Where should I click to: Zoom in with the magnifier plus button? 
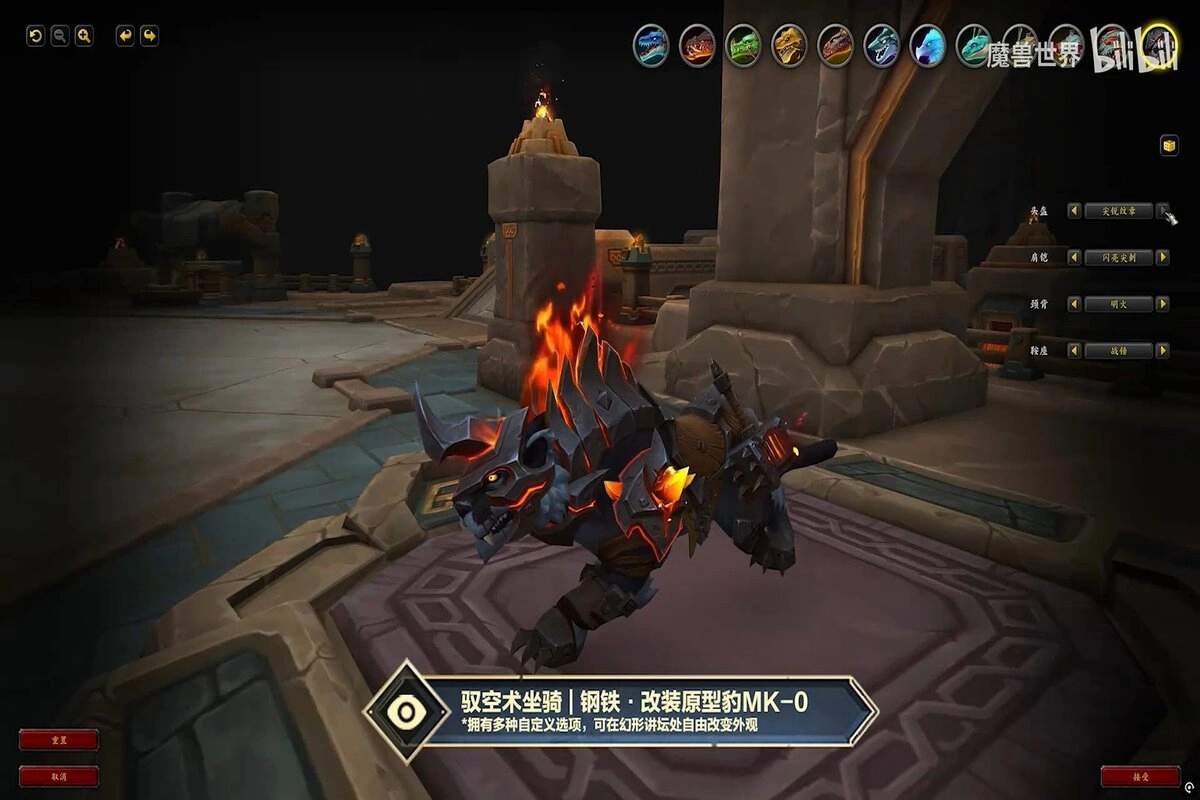[x=84, y=36]
